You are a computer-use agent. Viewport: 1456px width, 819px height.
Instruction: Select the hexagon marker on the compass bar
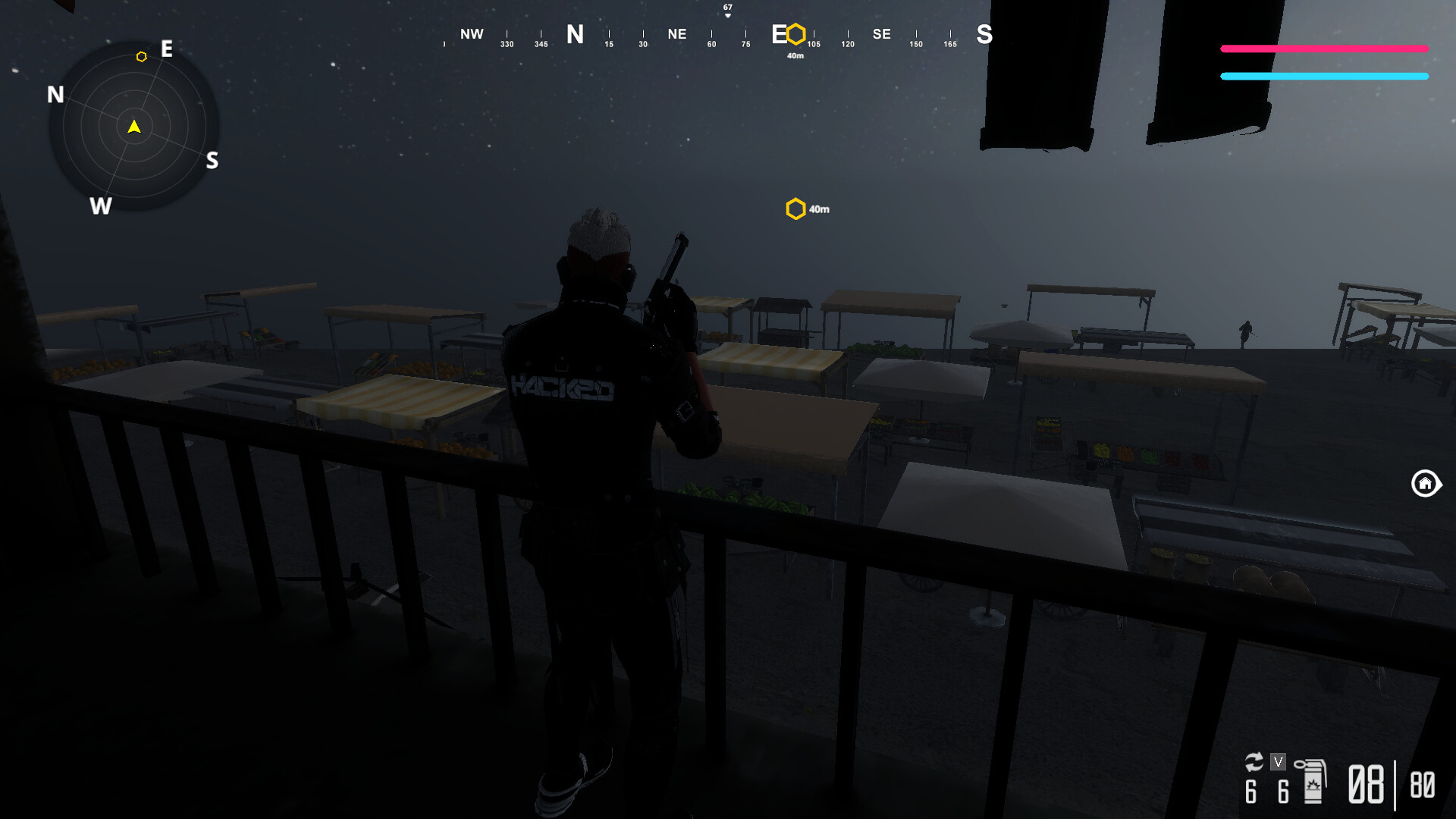pos(795,34)
